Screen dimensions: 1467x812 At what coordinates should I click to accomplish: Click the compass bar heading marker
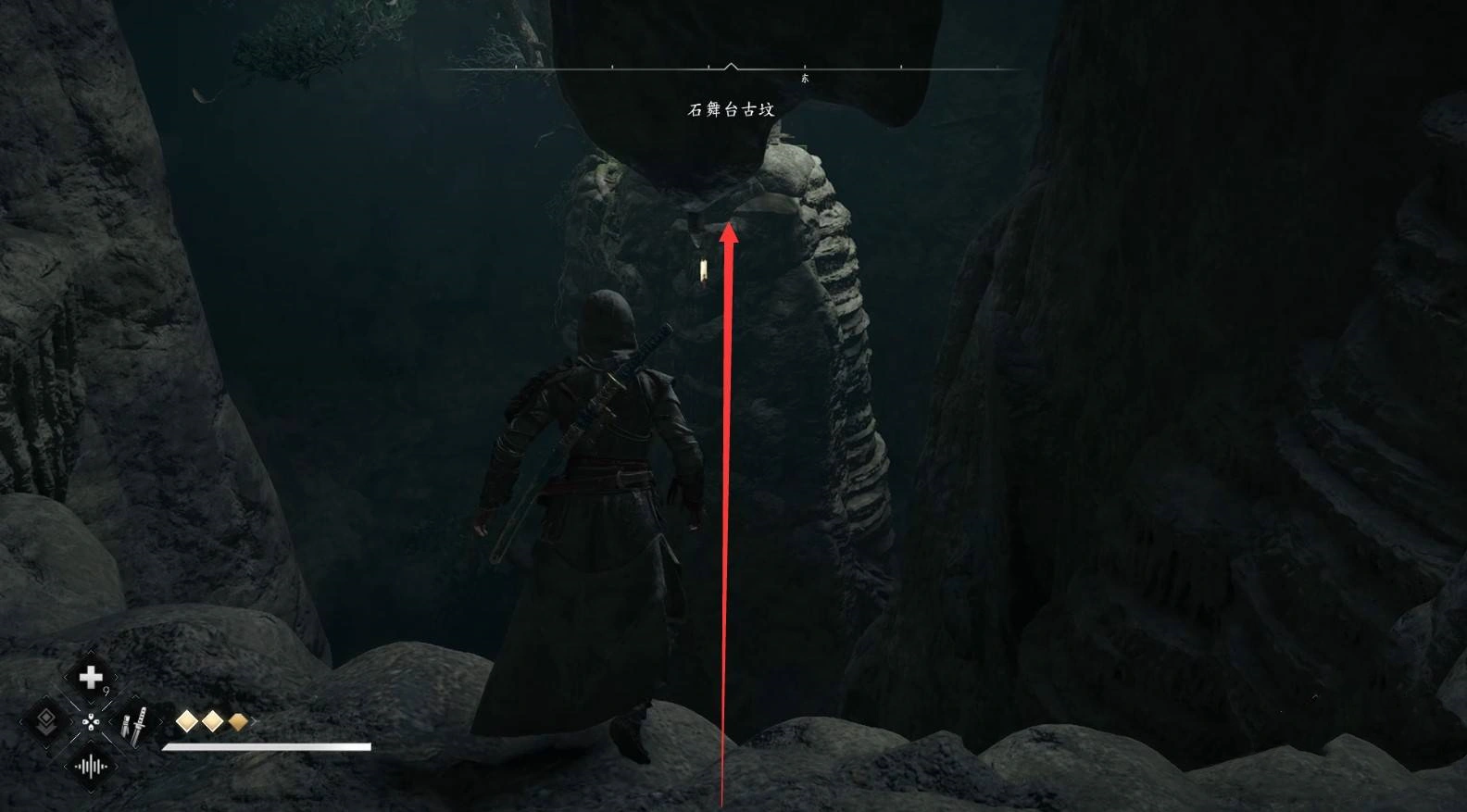pos(731,67)
